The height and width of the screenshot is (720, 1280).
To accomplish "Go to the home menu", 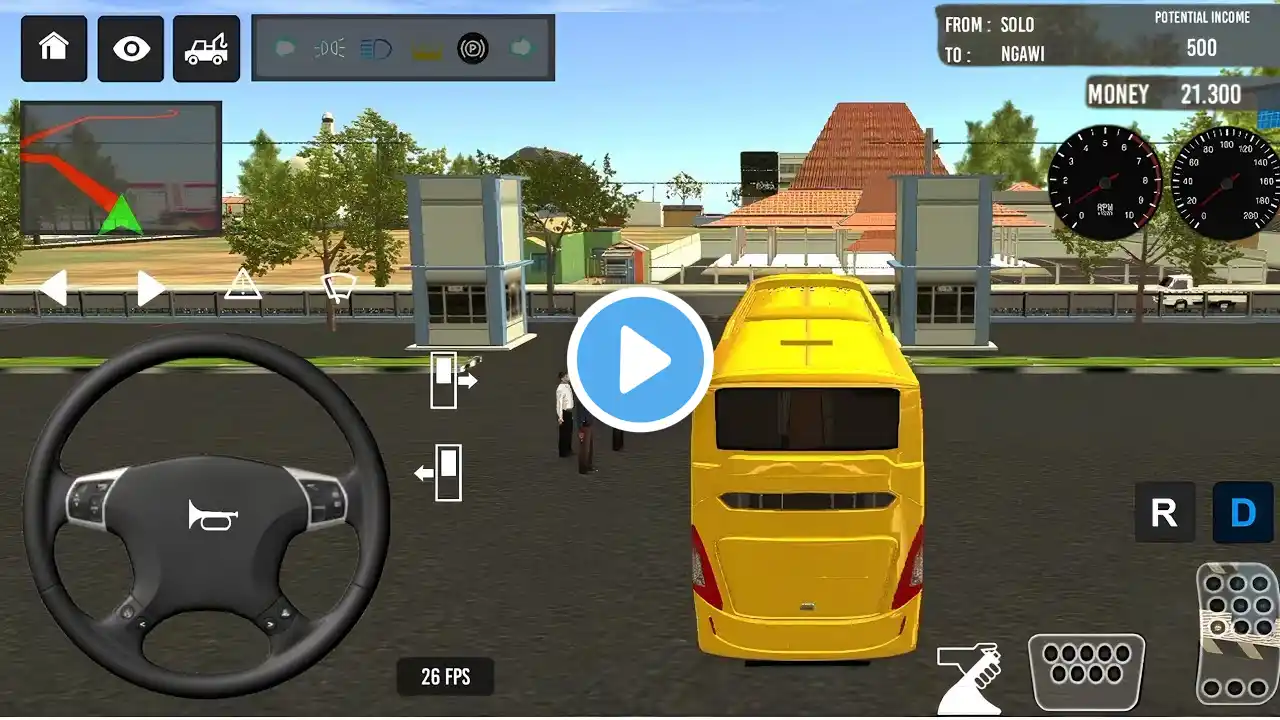I will 53,48.
